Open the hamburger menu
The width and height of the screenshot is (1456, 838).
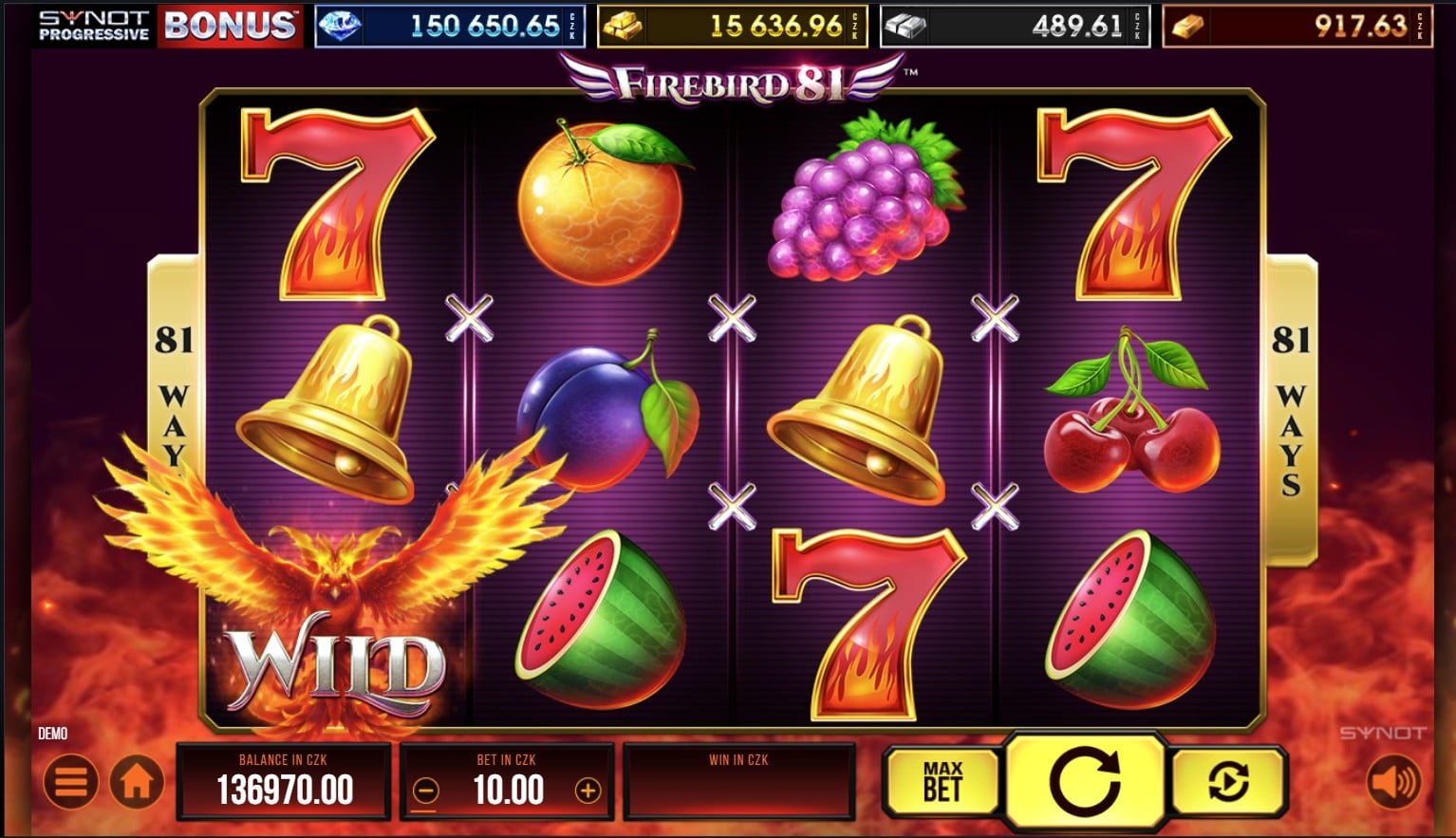pos(71,783)
